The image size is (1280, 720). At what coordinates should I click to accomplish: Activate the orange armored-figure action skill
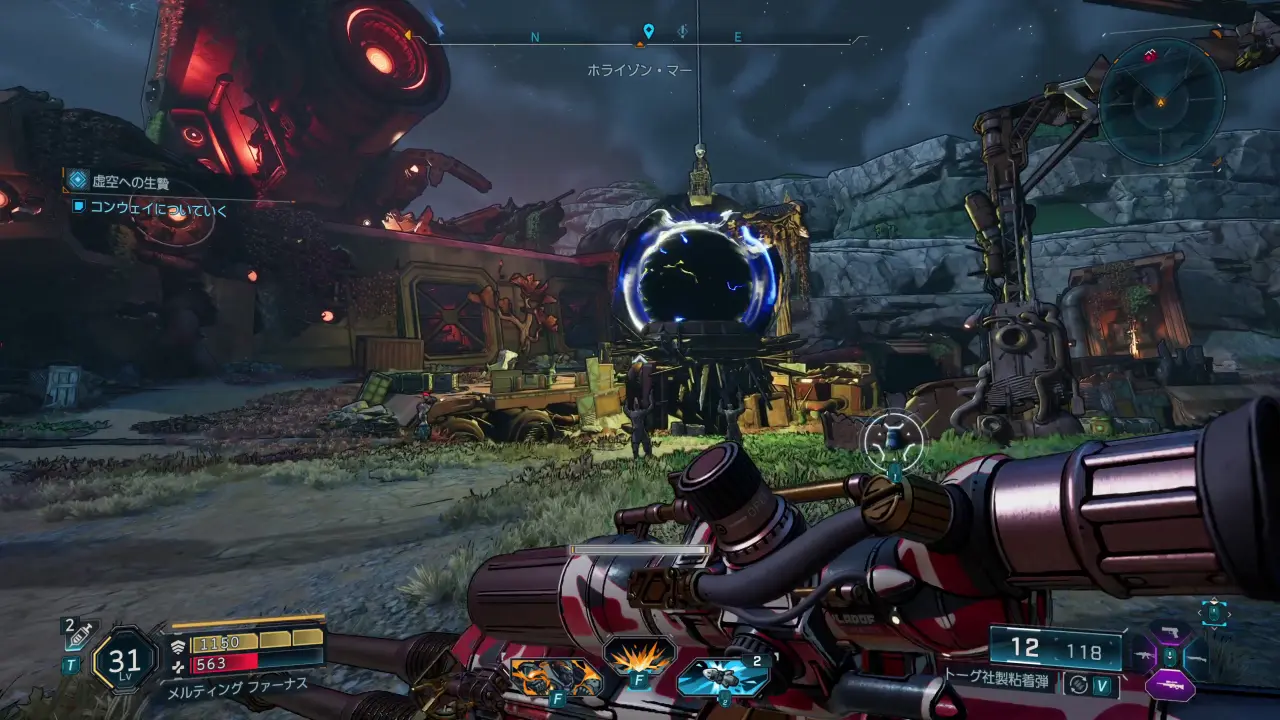[x=556, y=677]
